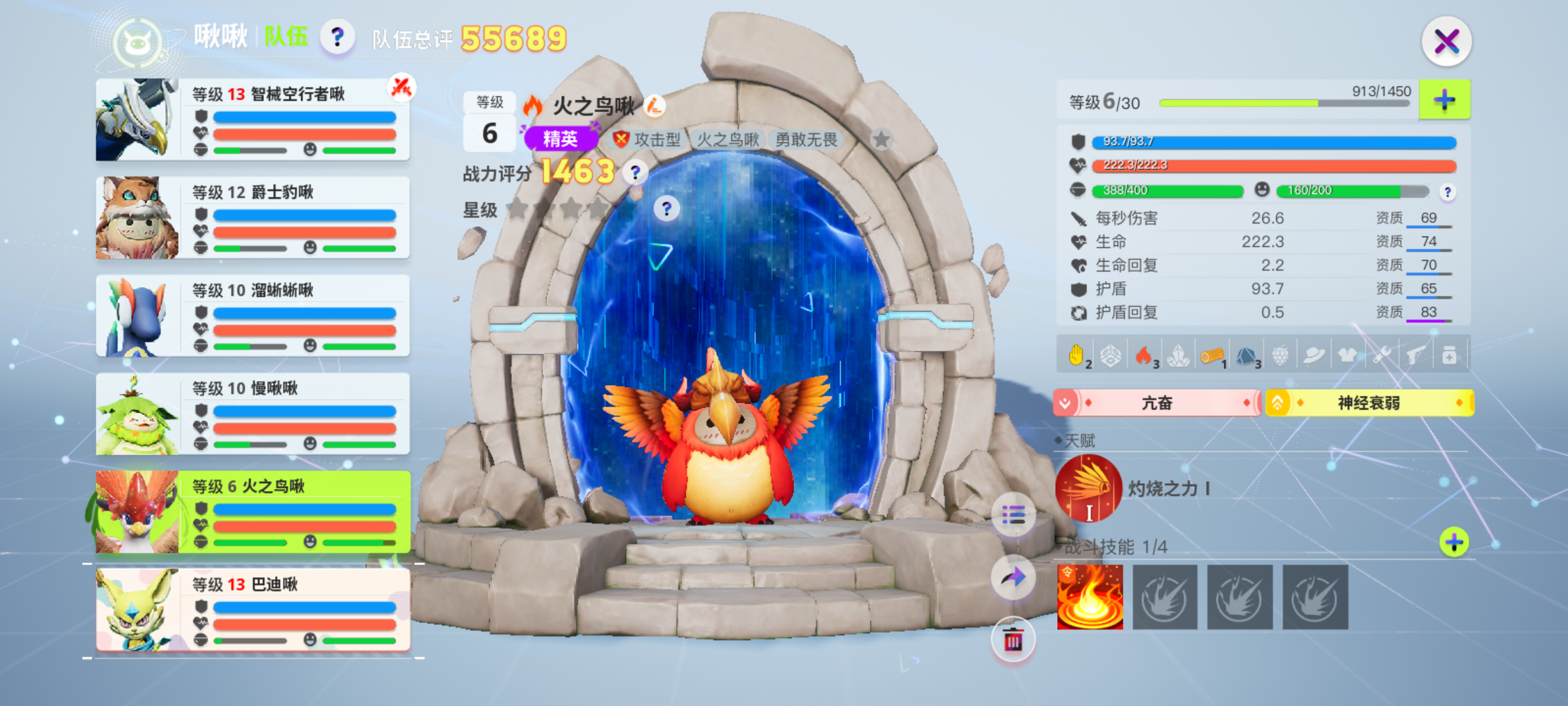Select the level 12 爵士豹啾 team row
This screenshot has width=1568, height=706.
coord(253,218)
